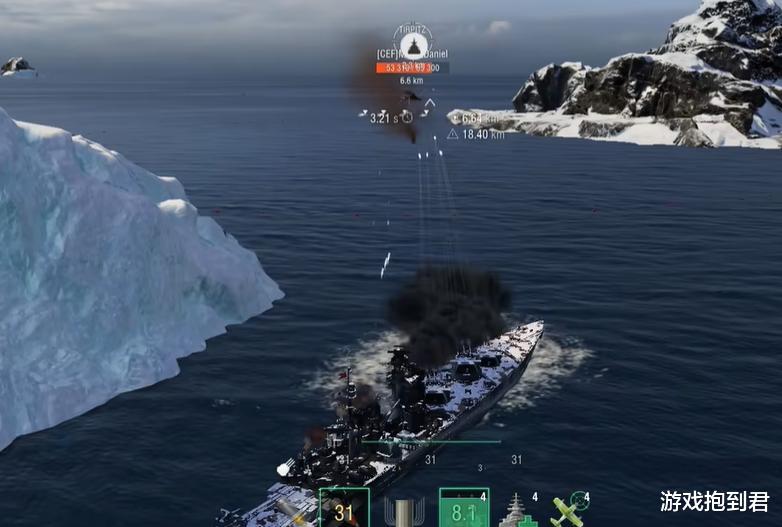Activate the ship repair consumable with green cross
Screen dimensions: 782x527
(x=519, y=511)
